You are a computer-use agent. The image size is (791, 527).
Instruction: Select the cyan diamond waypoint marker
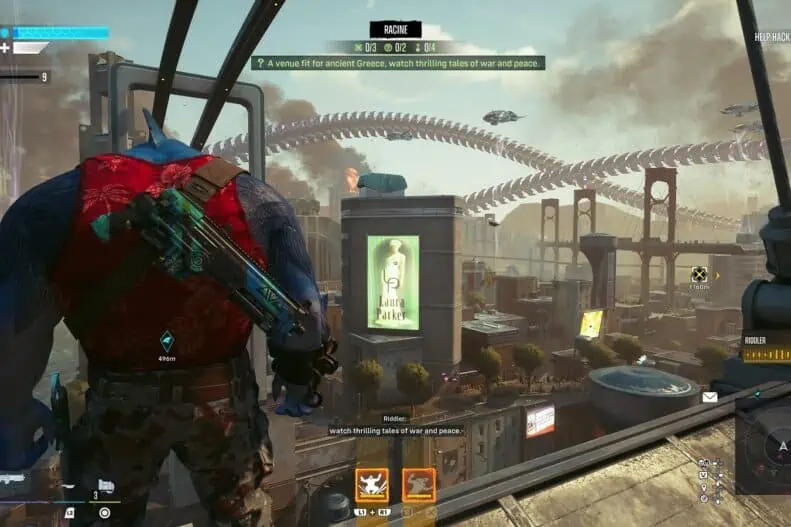pyautogui.click(x=167, y=341)
